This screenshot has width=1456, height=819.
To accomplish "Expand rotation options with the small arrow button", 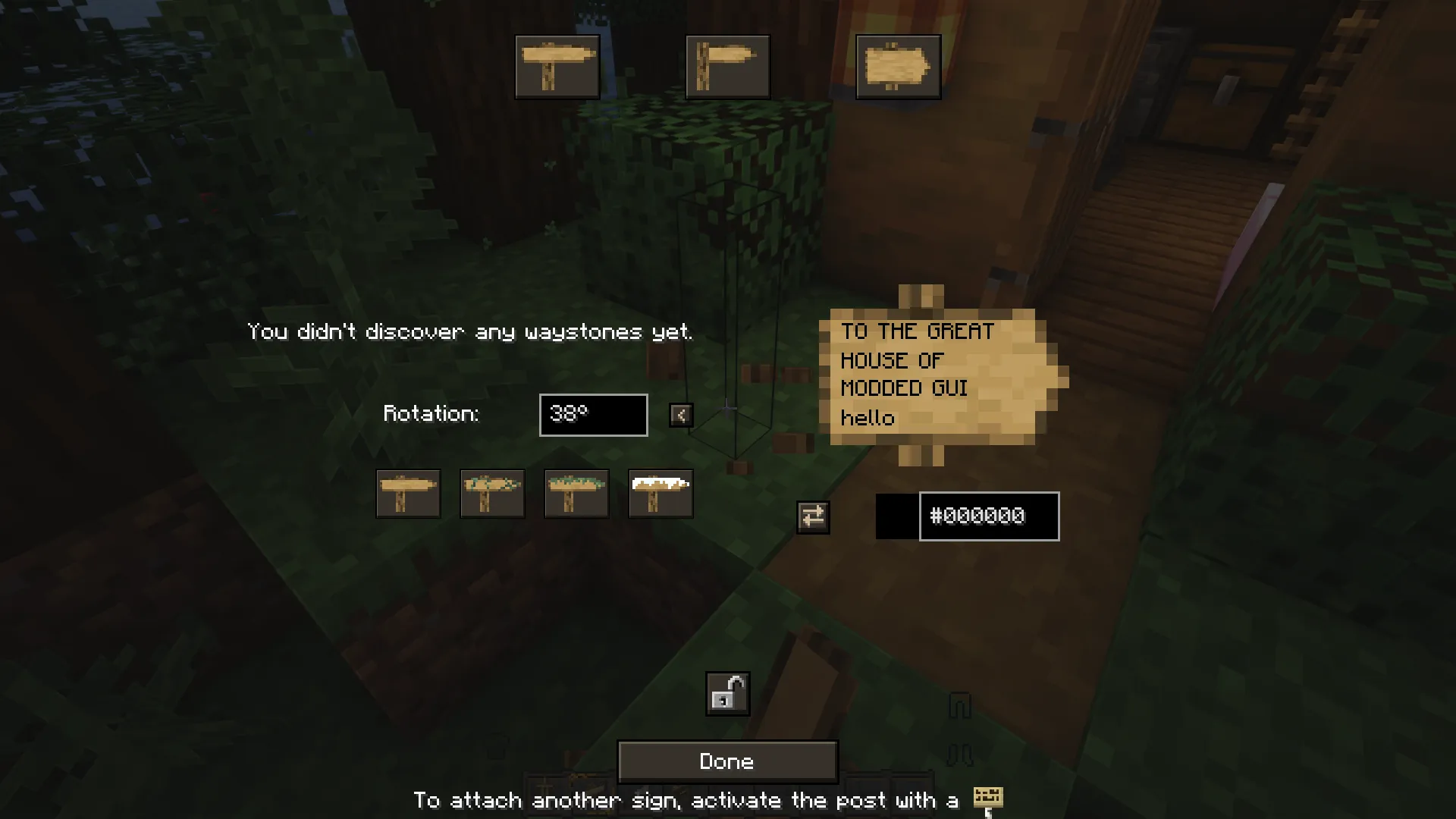I will [x=680, y=415].
